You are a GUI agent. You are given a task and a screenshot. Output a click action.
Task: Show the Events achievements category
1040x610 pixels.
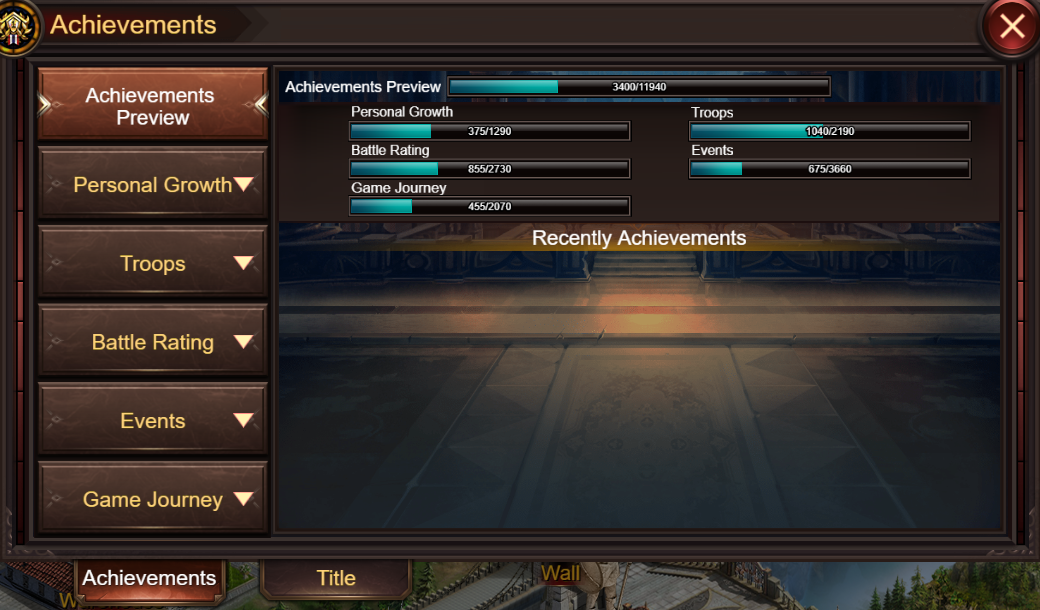coord(152,421)
